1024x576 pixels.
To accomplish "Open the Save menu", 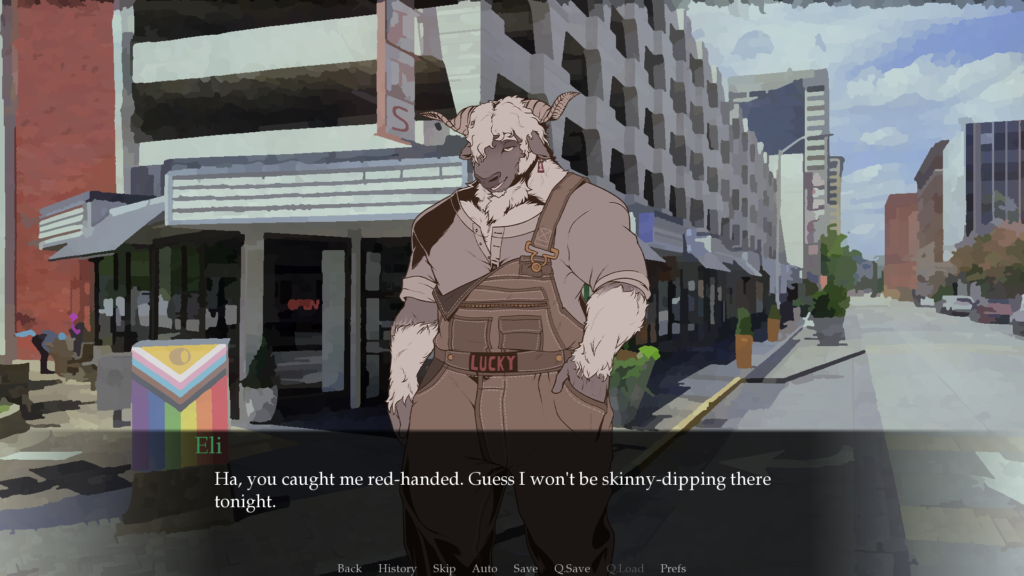I will tap(525, 568).
